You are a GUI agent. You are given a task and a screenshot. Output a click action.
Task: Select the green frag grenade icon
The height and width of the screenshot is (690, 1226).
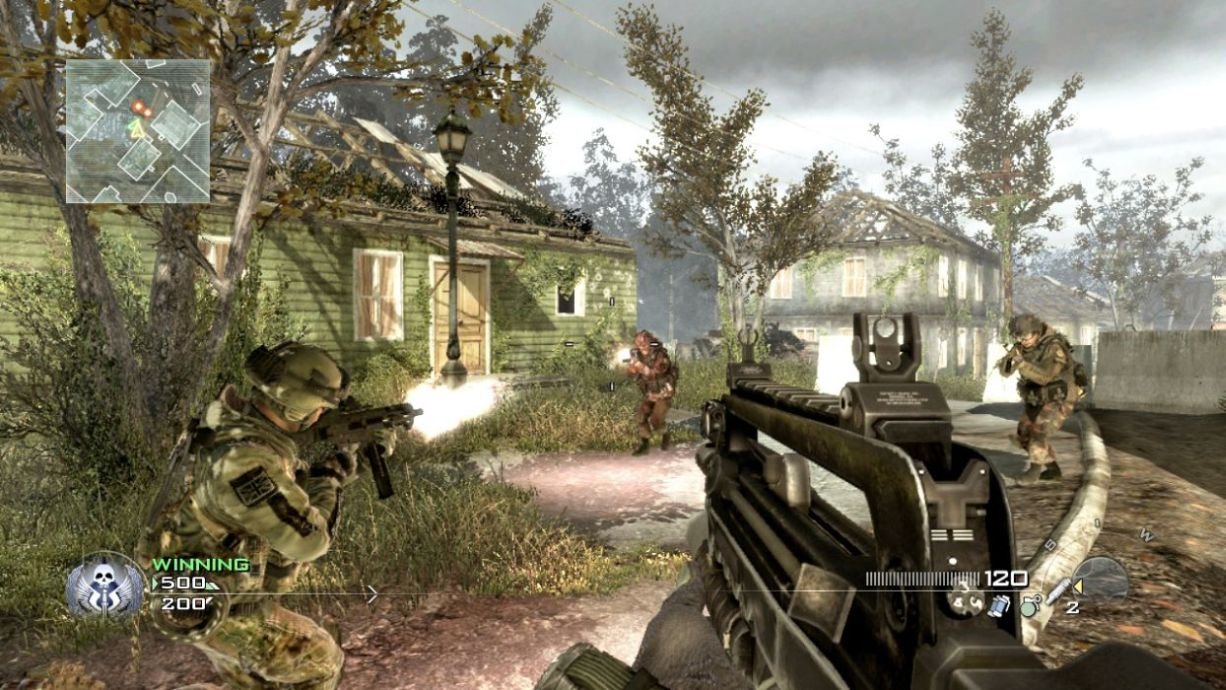[1027, 605]
